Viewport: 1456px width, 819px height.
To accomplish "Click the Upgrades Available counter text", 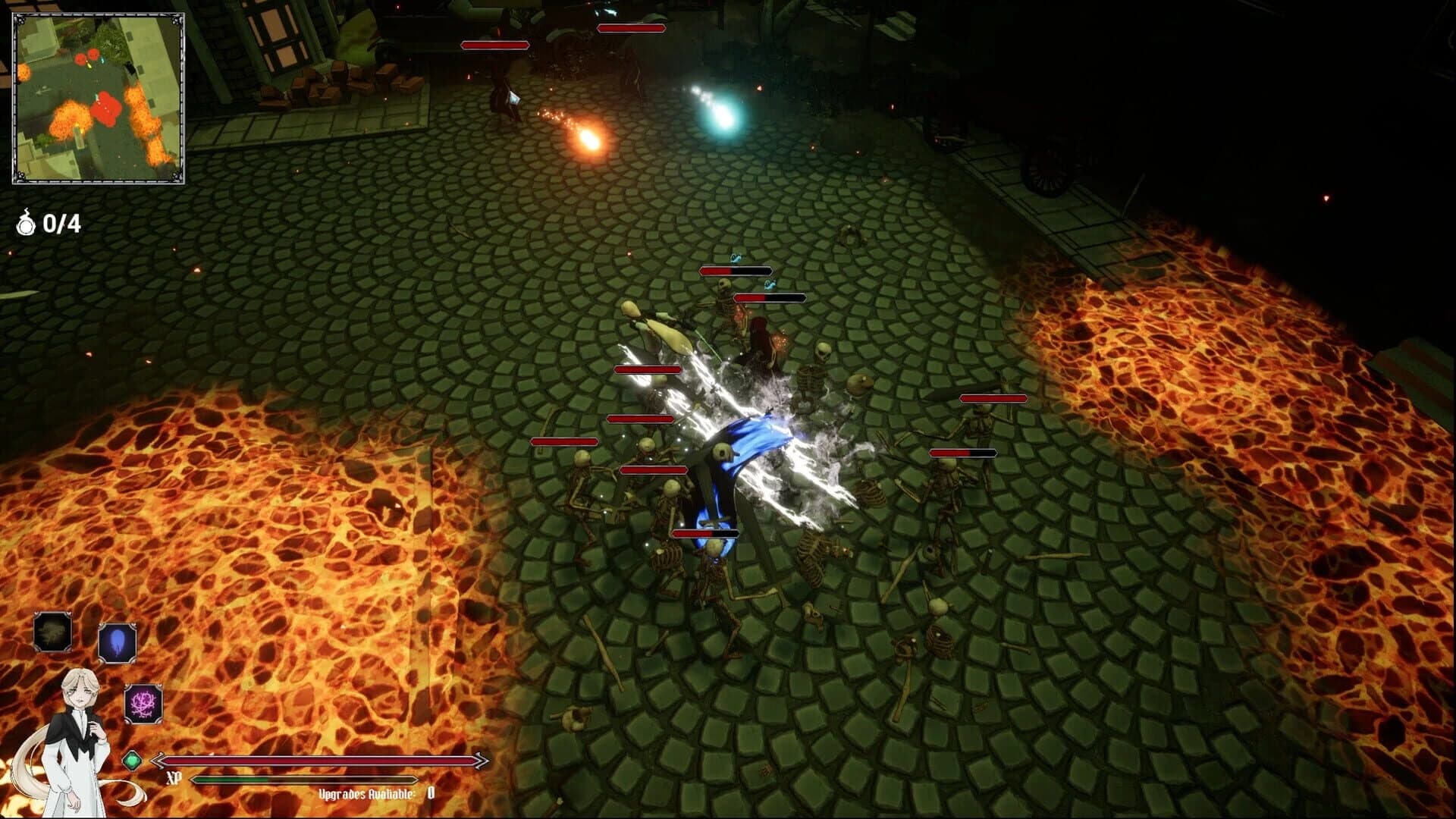I will pos(369,794).
